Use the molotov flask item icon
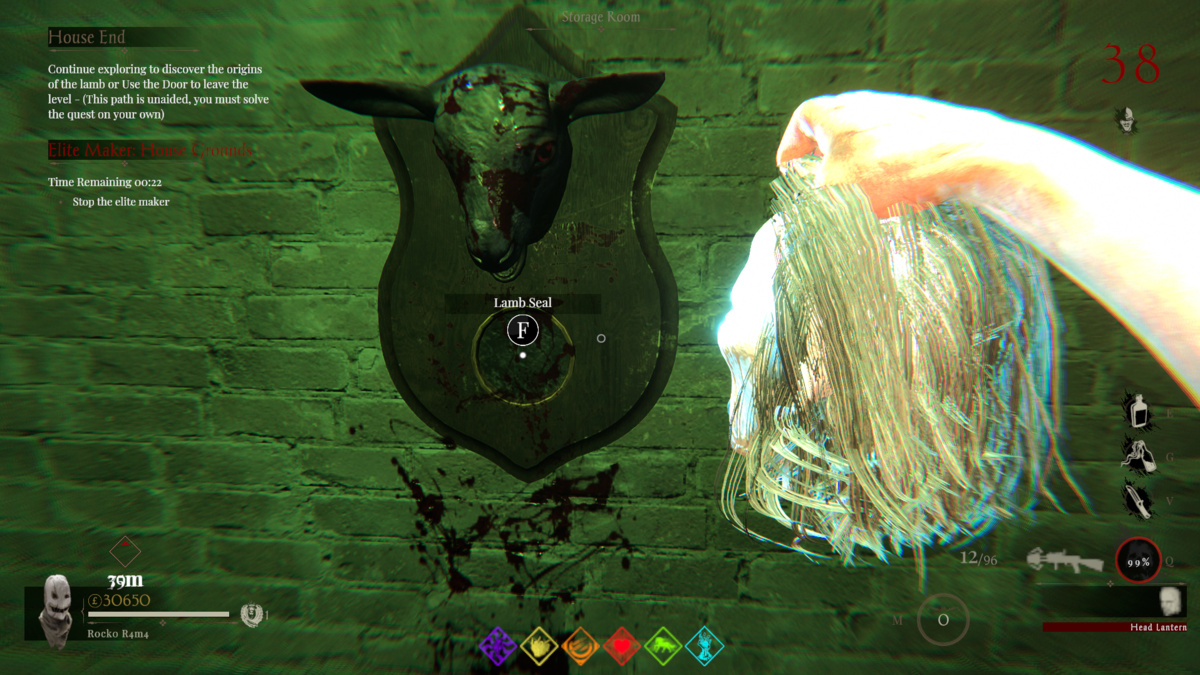This screenshot has height=675, width=1200. (x=1138, y=455)
